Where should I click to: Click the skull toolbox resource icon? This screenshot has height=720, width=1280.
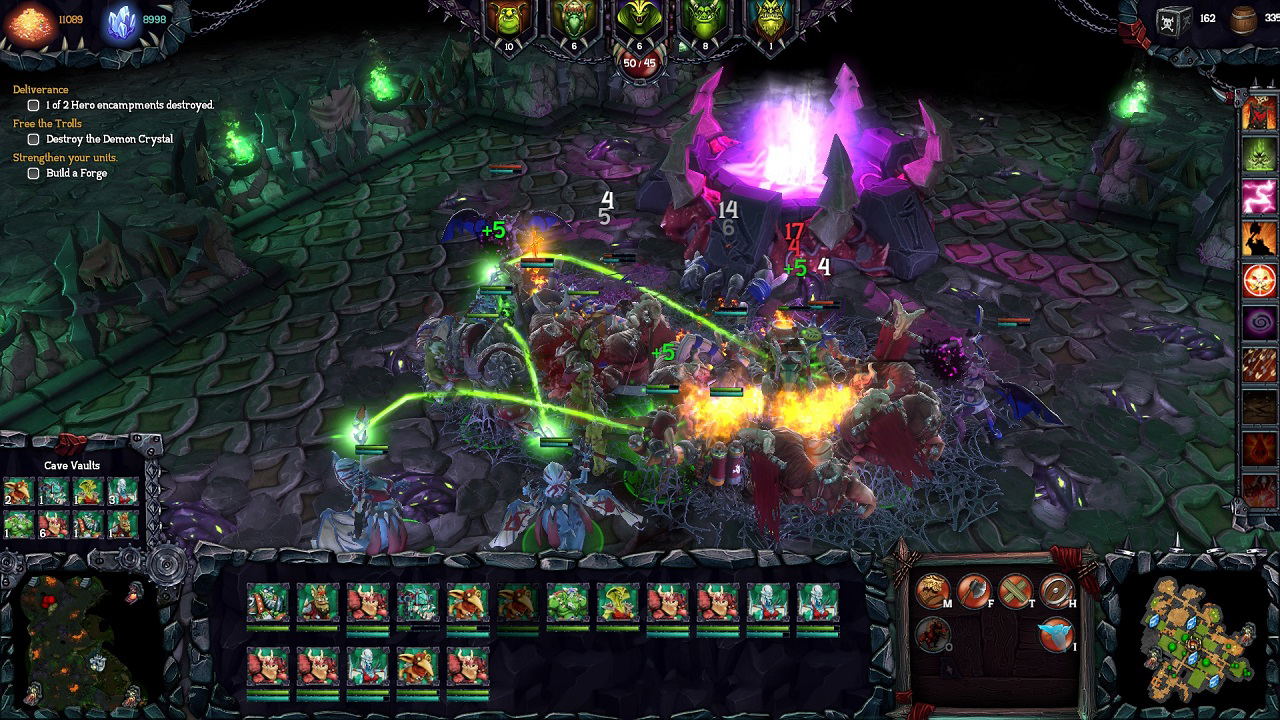[x=1173, y=20]
